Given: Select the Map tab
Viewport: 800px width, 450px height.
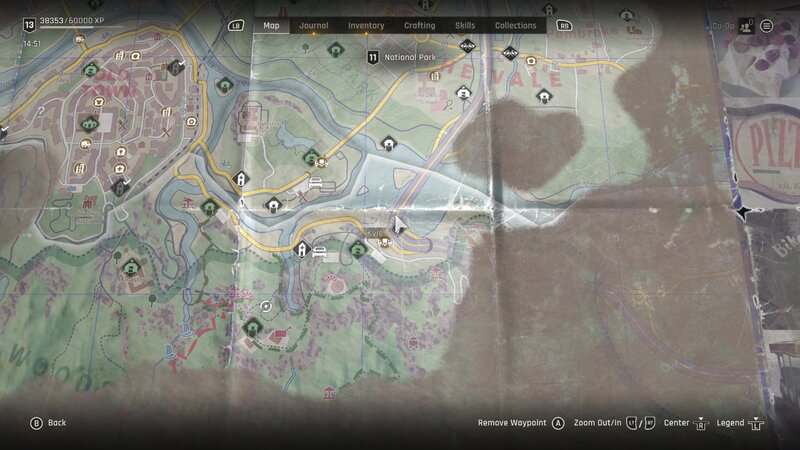Looking at the screenshot, I should tap(271, 25).
